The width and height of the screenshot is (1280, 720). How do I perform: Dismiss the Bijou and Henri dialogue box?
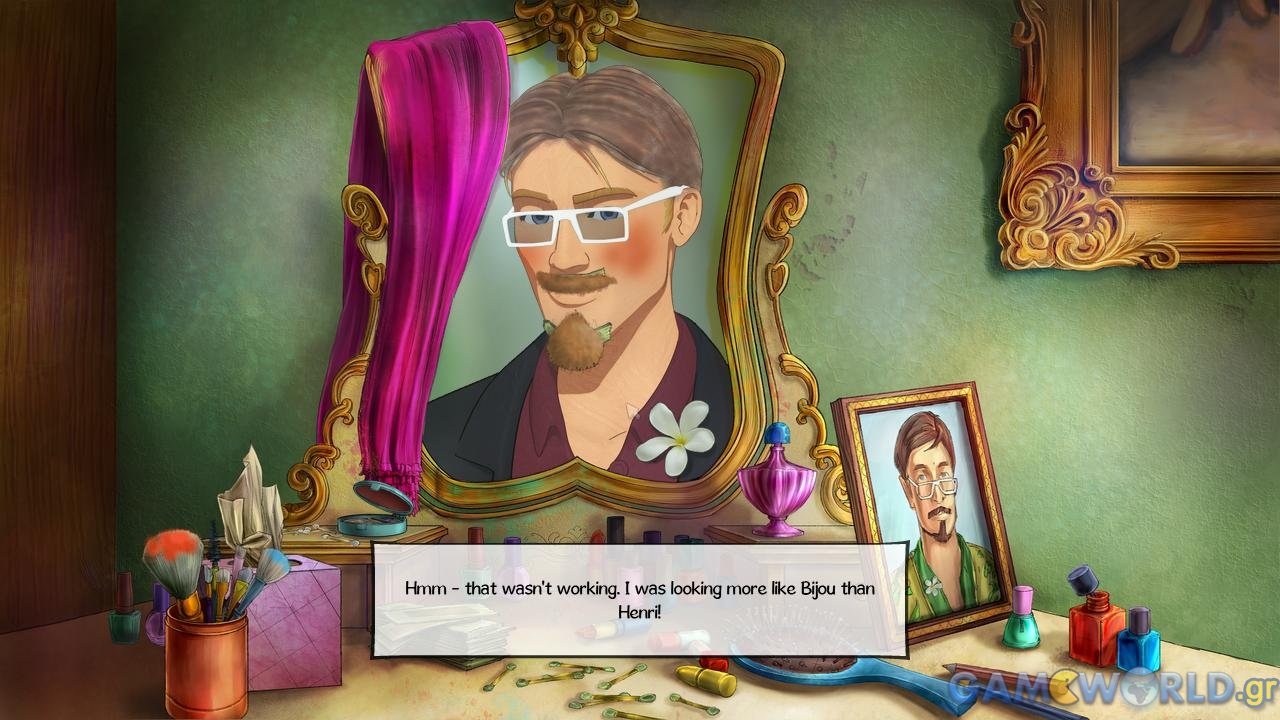pyautogui.click(x=640, y=599)
